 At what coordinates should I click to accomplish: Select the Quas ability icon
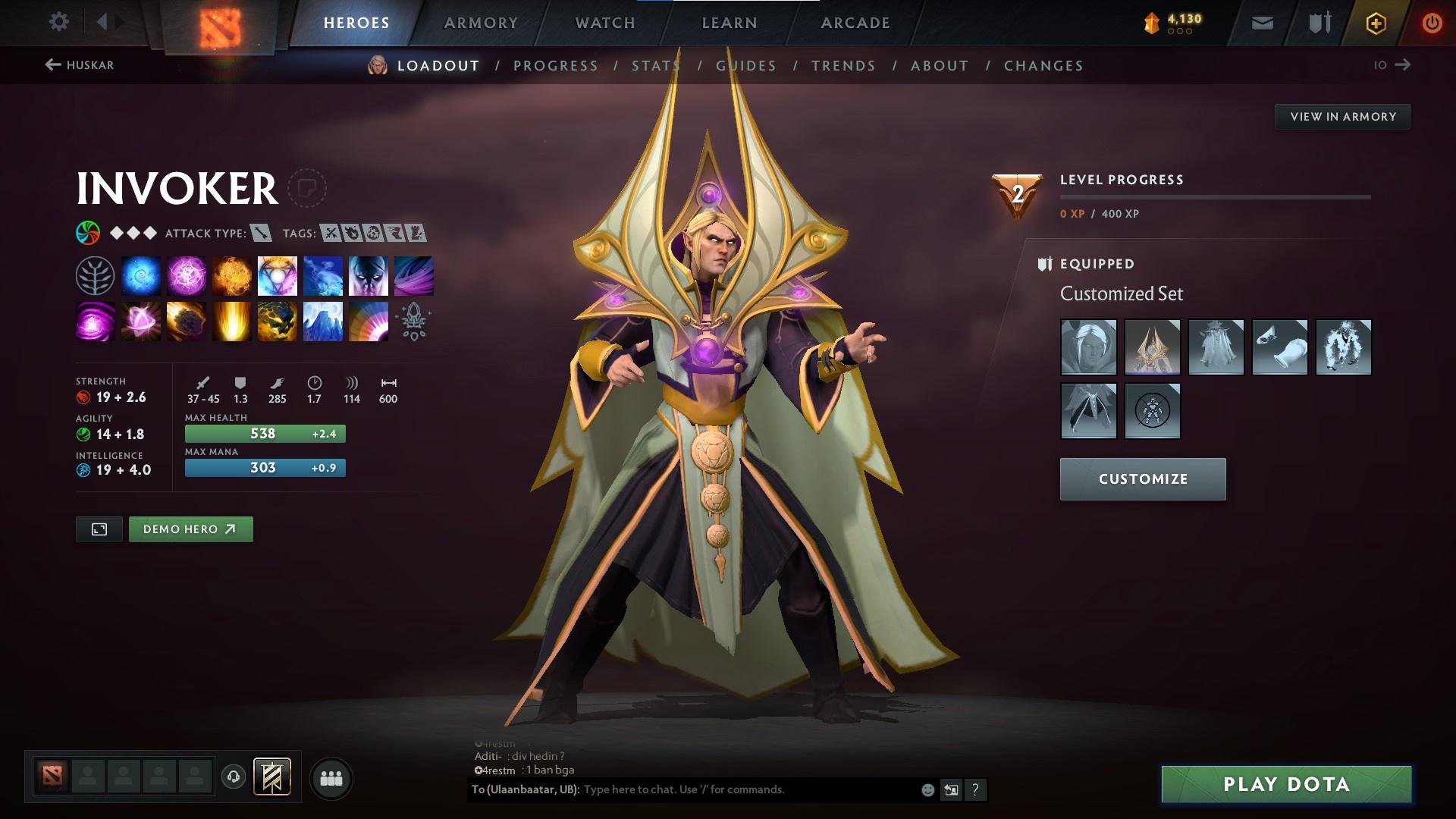pos(141,275)
